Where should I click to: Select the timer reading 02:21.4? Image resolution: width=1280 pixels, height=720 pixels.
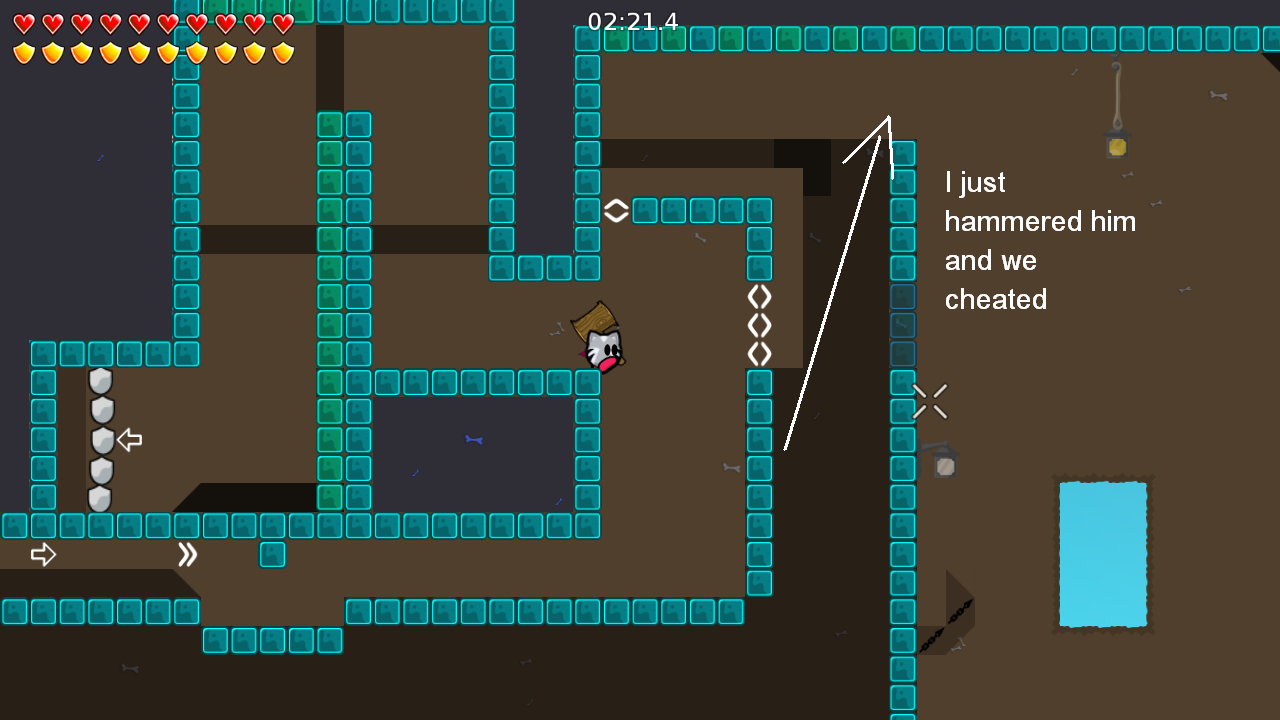coord(632,21)
